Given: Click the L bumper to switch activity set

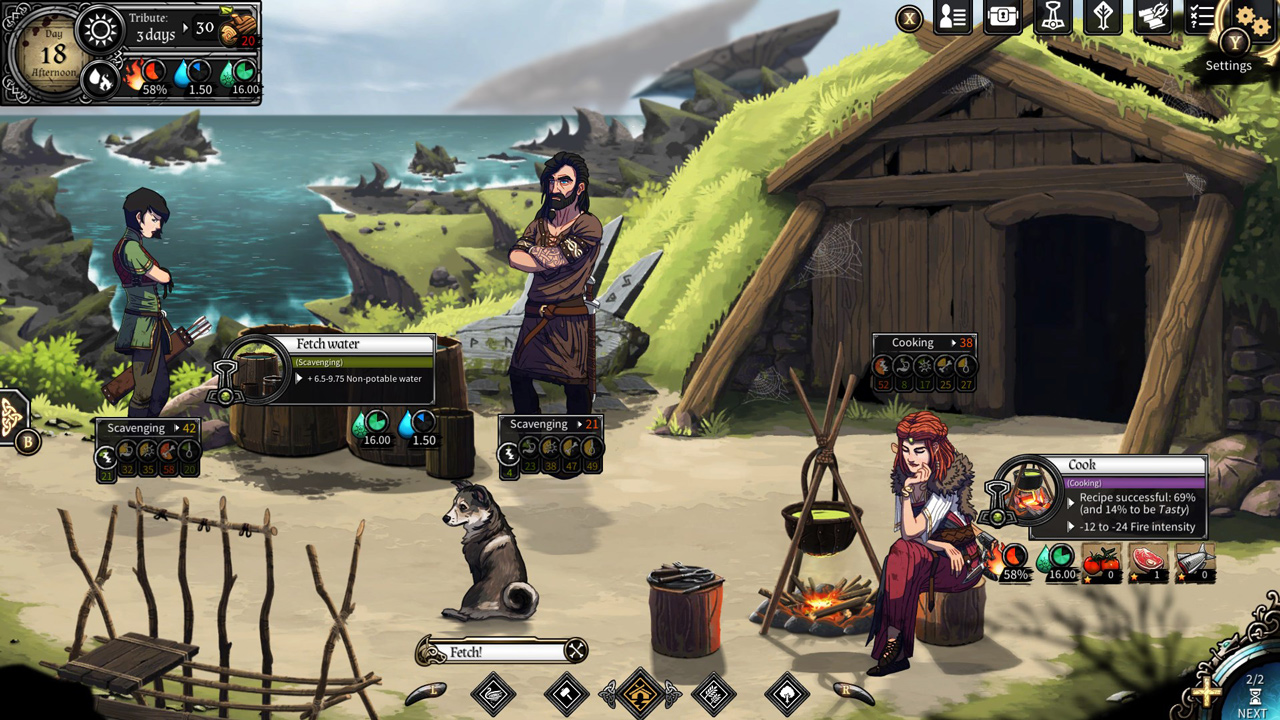Looking at the screenshot, I should pyautogui.click(x=427, y=691).
